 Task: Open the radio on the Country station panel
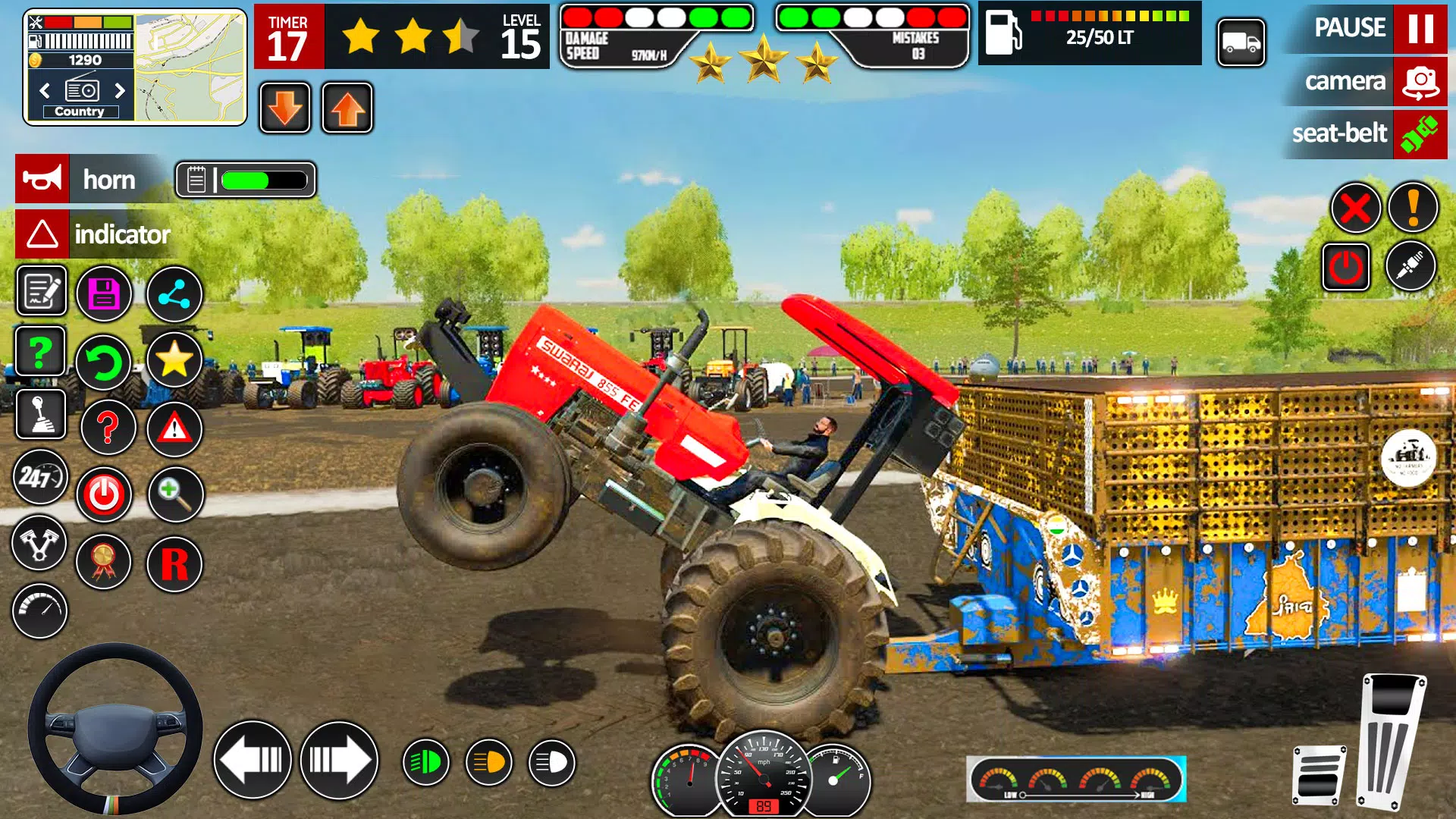pos(82,89)
